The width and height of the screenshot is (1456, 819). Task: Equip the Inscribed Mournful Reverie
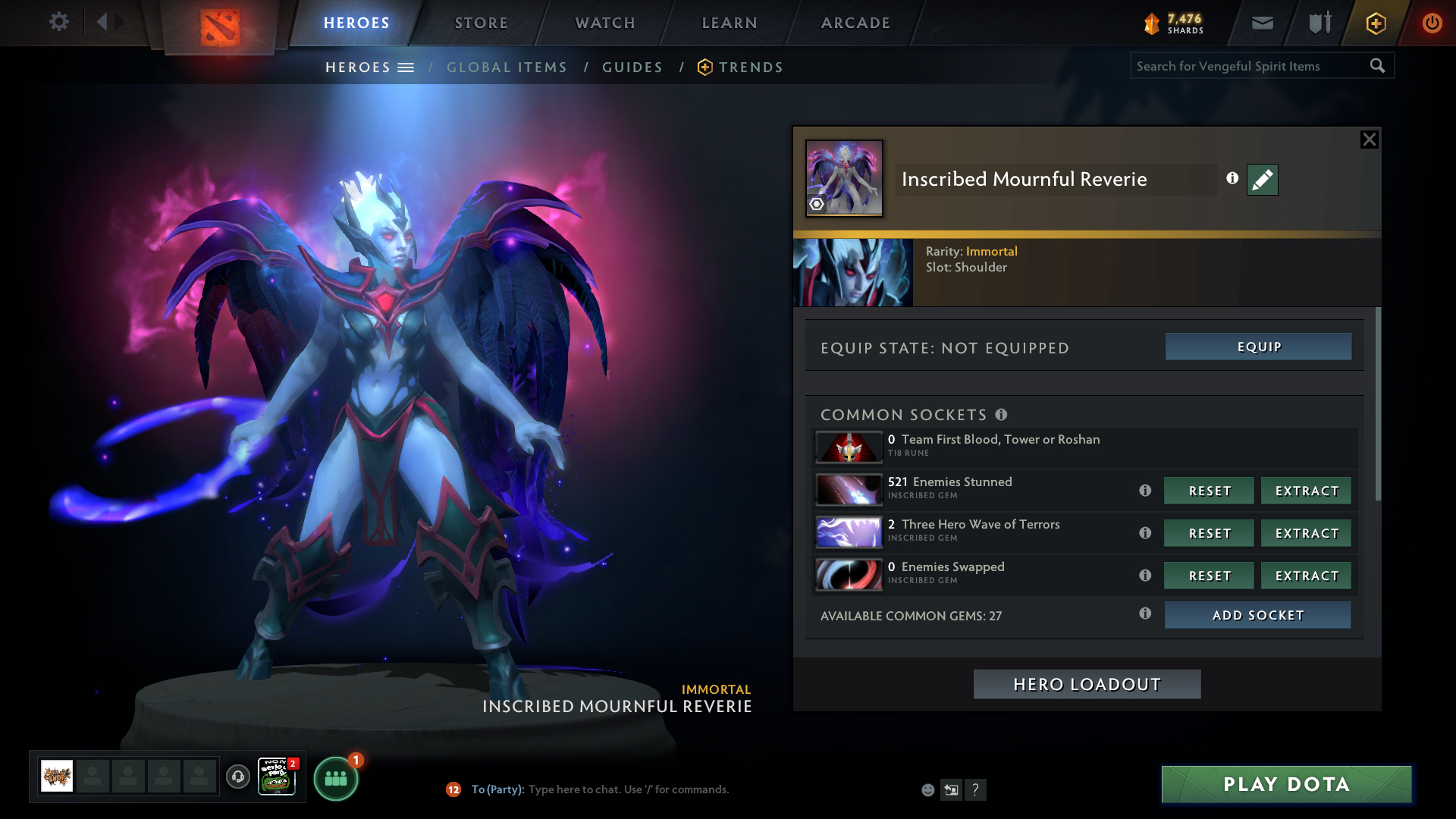pyautogui.click(x=1258, y=347)
